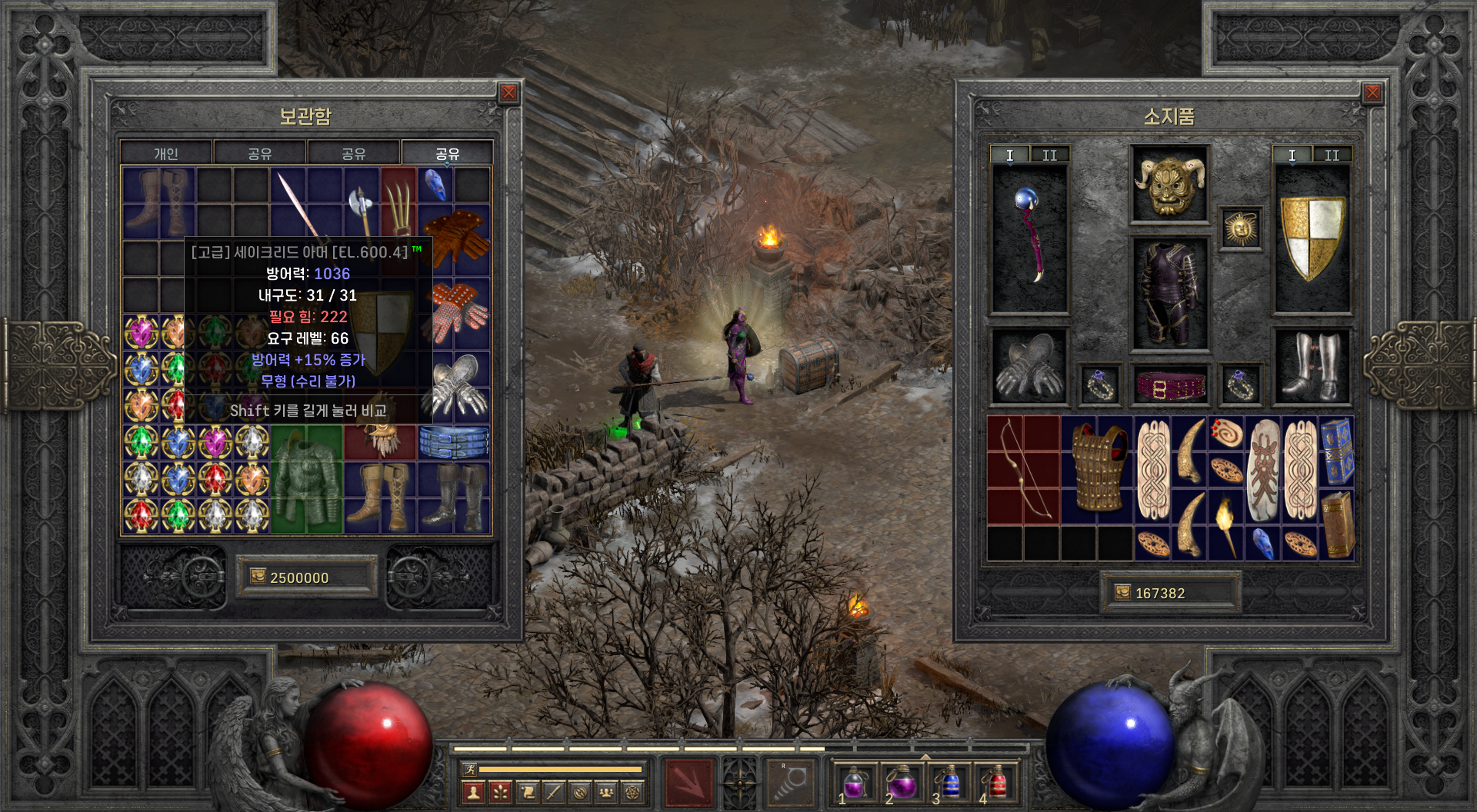Click the stash gold withdraw button

[258, 577]
